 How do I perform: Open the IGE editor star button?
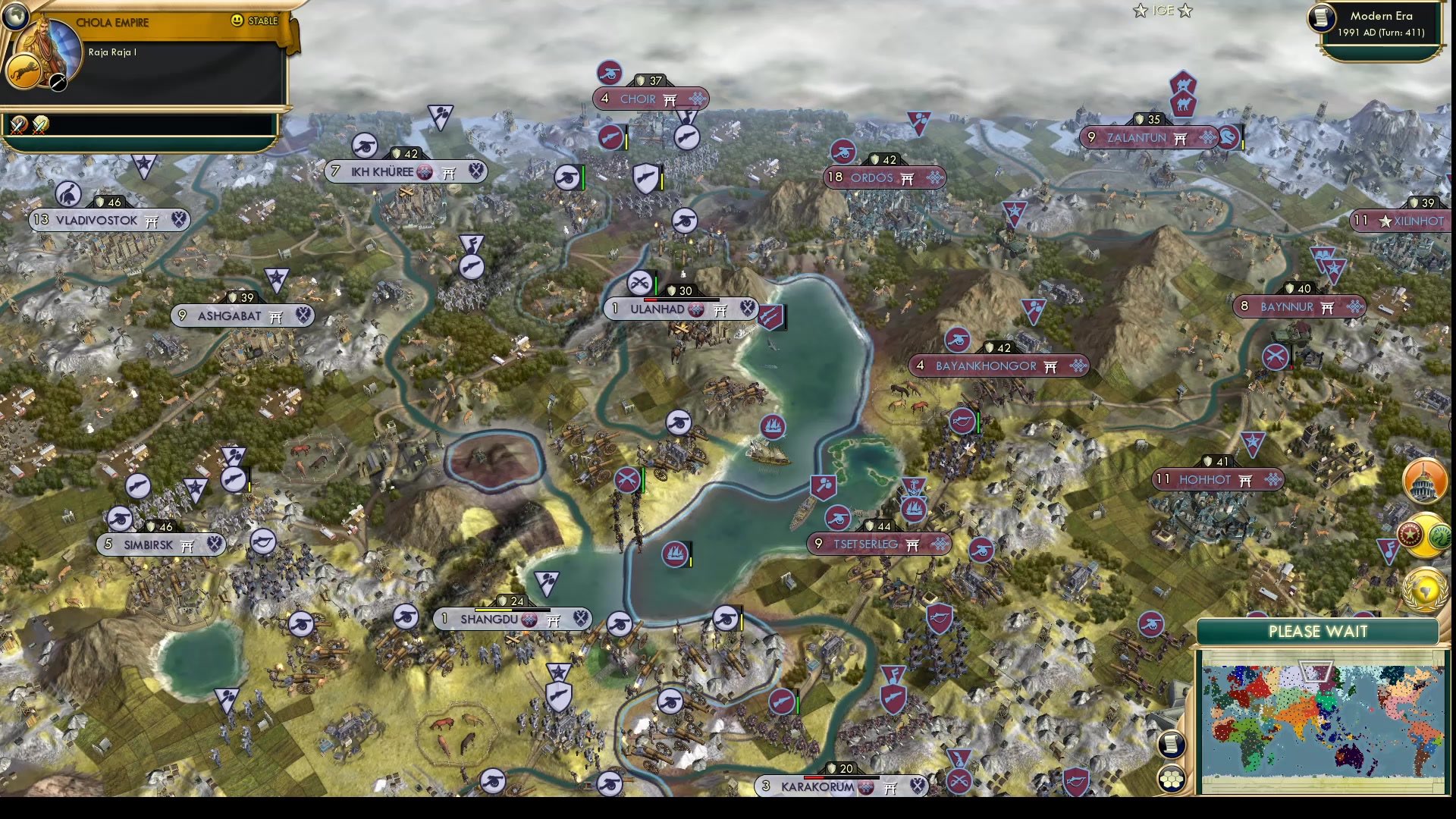click(x=1140, y=10)
